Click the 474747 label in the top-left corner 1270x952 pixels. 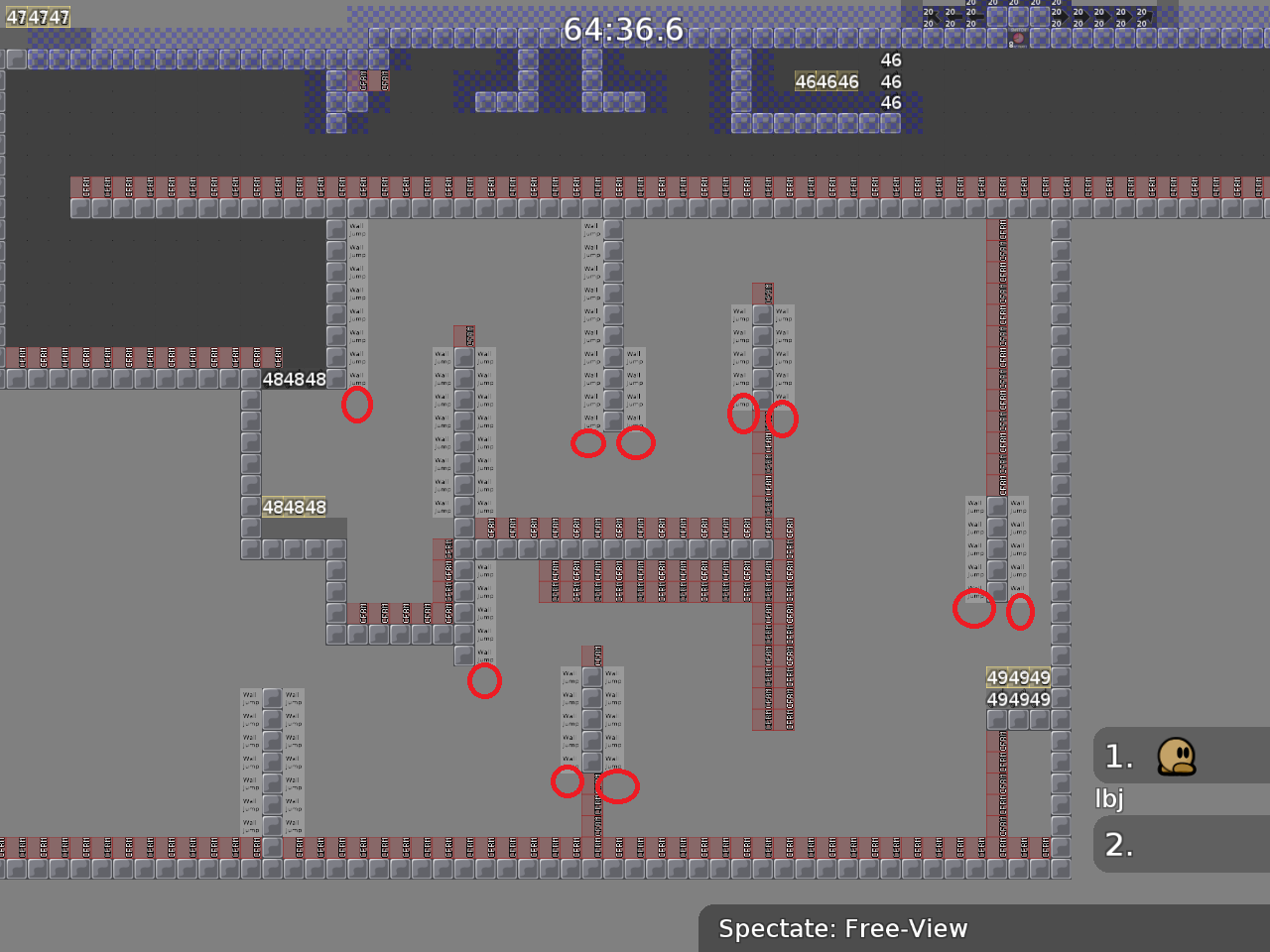40,17
